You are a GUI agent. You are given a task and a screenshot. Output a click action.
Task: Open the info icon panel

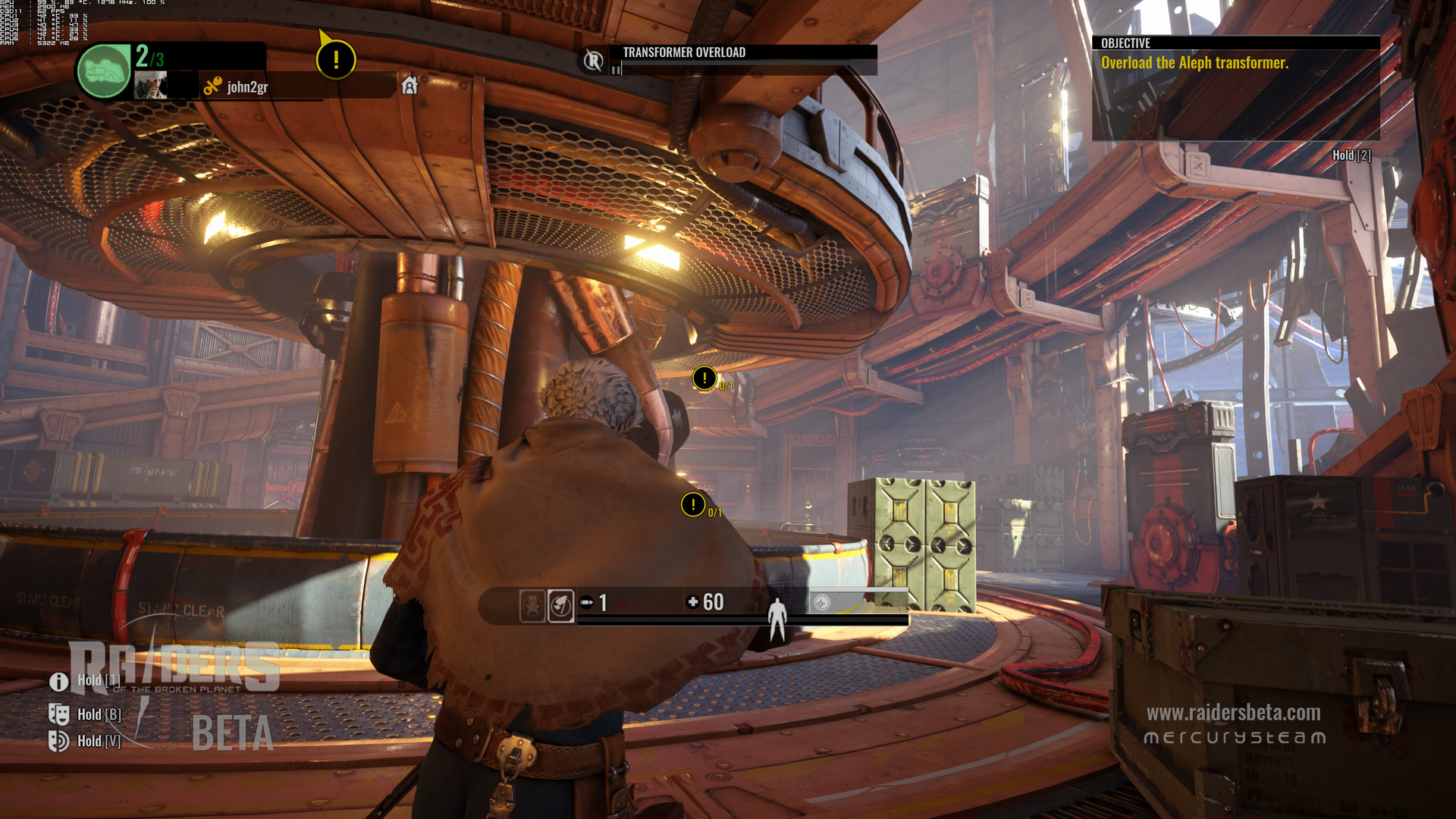point(59,681)
